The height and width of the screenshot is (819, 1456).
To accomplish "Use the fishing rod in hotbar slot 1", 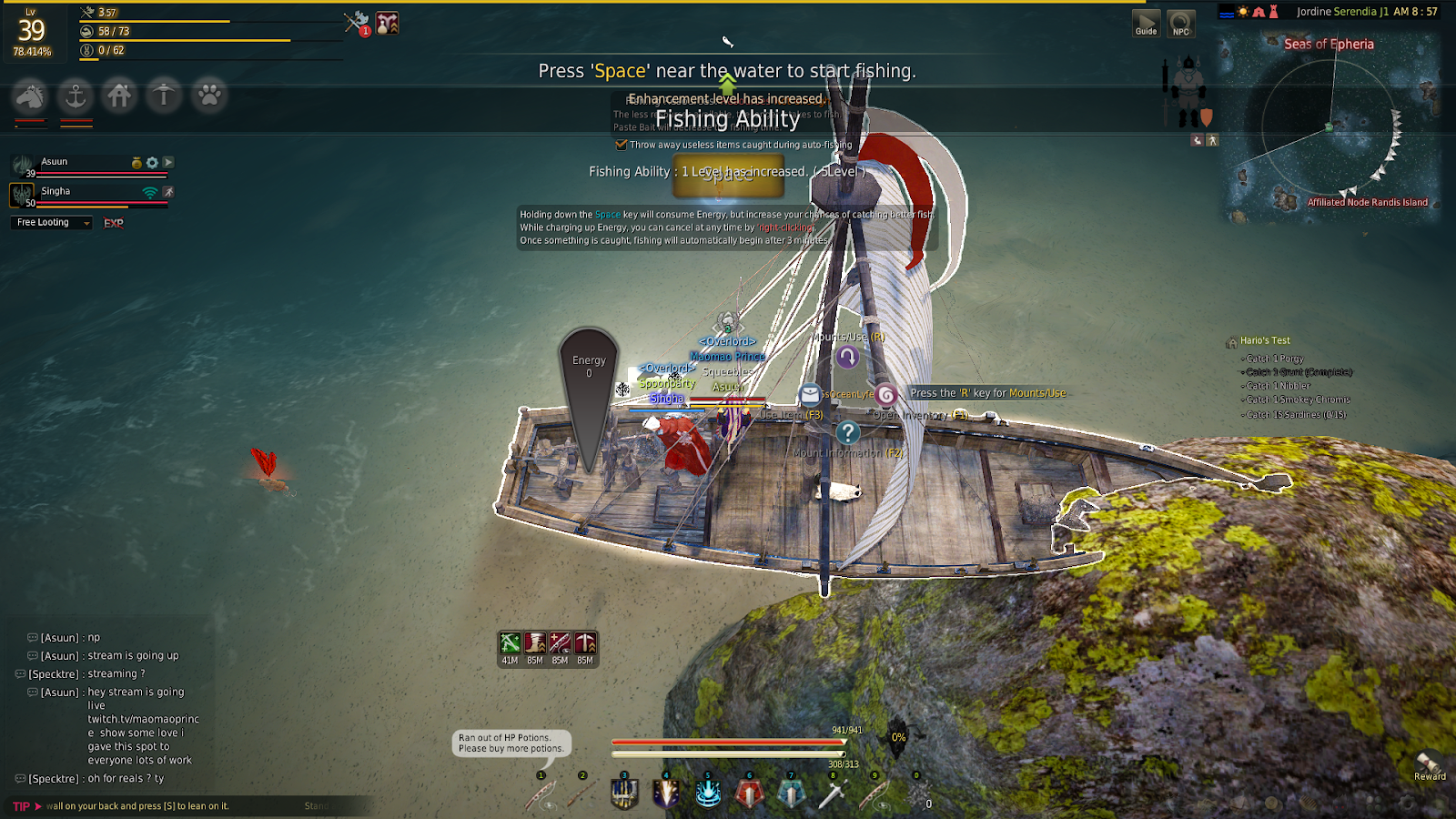I will pyautogui.click(x=541, y=794).
